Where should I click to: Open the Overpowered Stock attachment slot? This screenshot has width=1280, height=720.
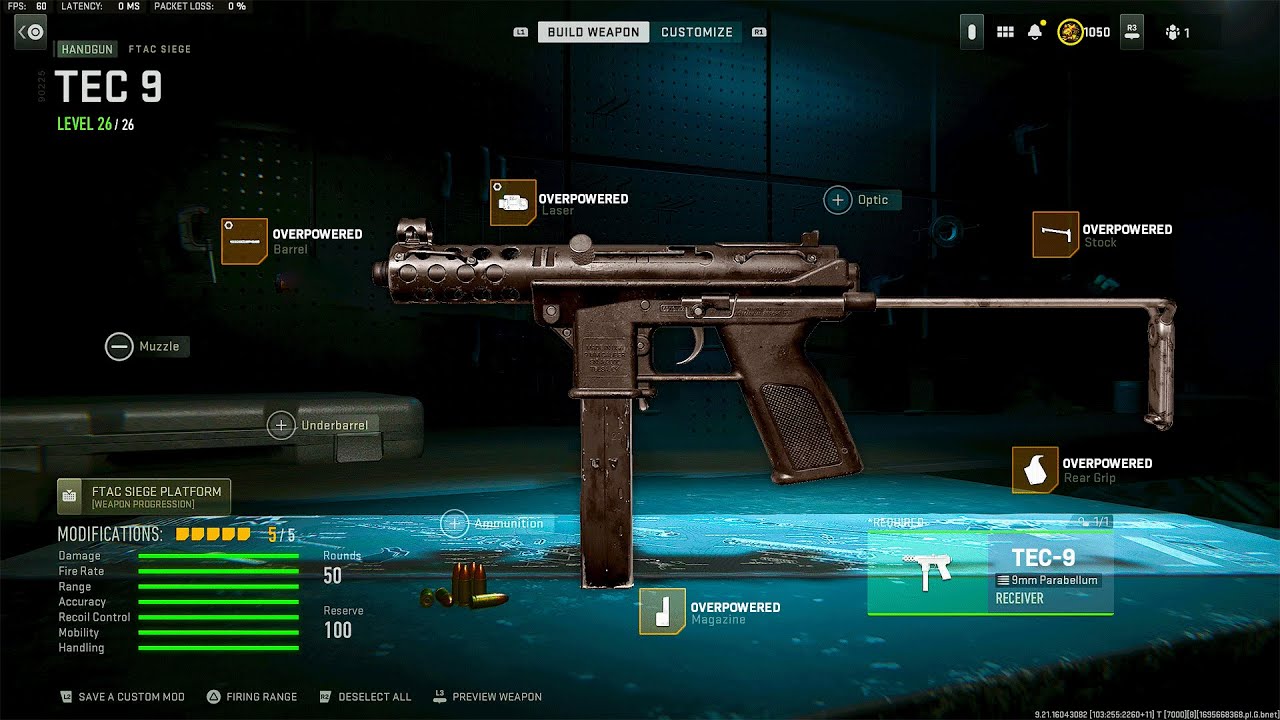1056,235
